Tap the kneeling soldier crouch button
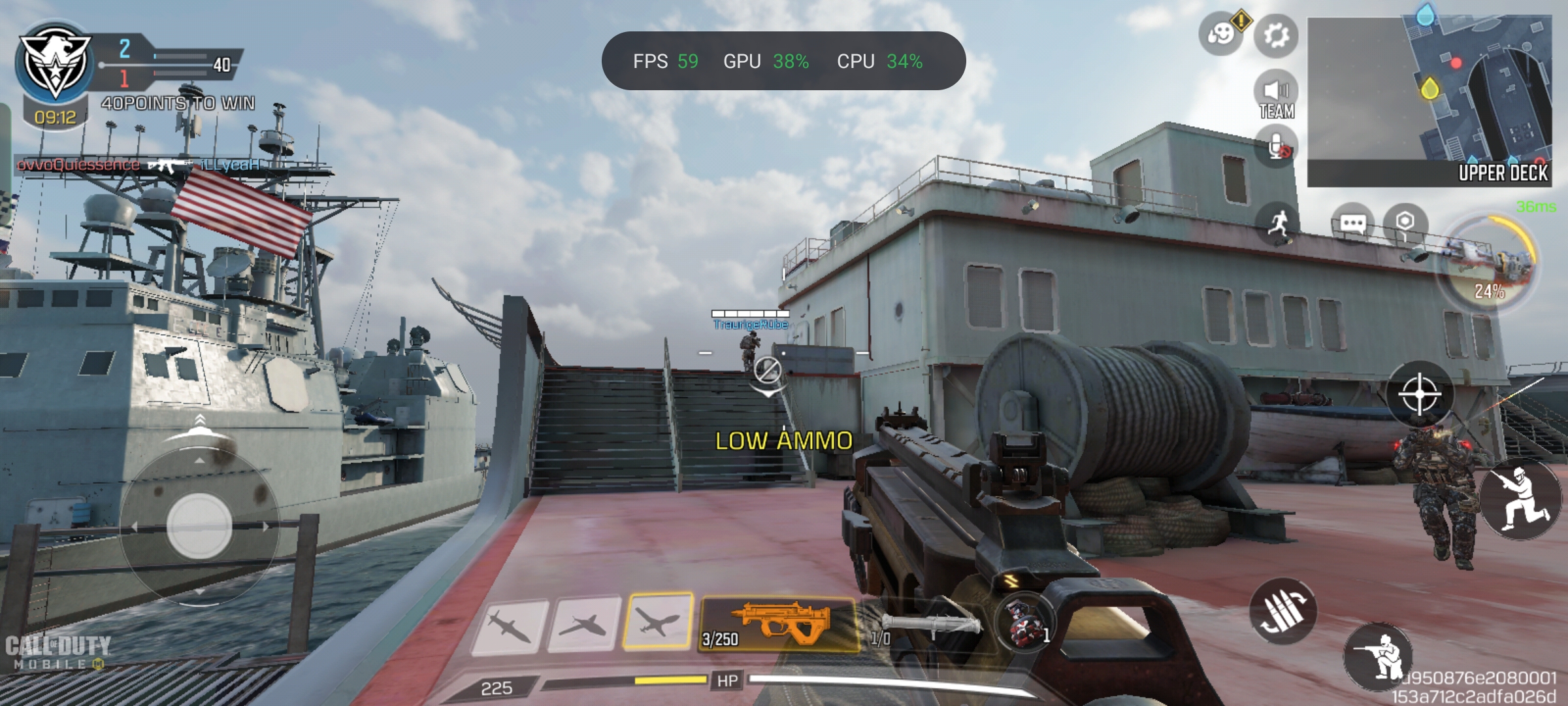 coord(1379,656)
